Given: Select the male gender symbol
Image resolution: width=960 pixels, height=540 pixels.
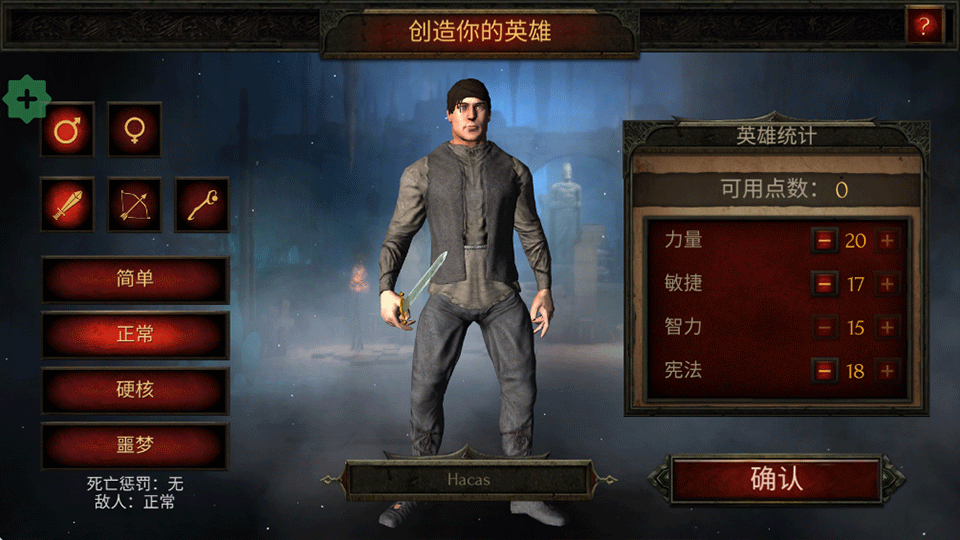Looking at the screenshot, I should click(67, 130).
